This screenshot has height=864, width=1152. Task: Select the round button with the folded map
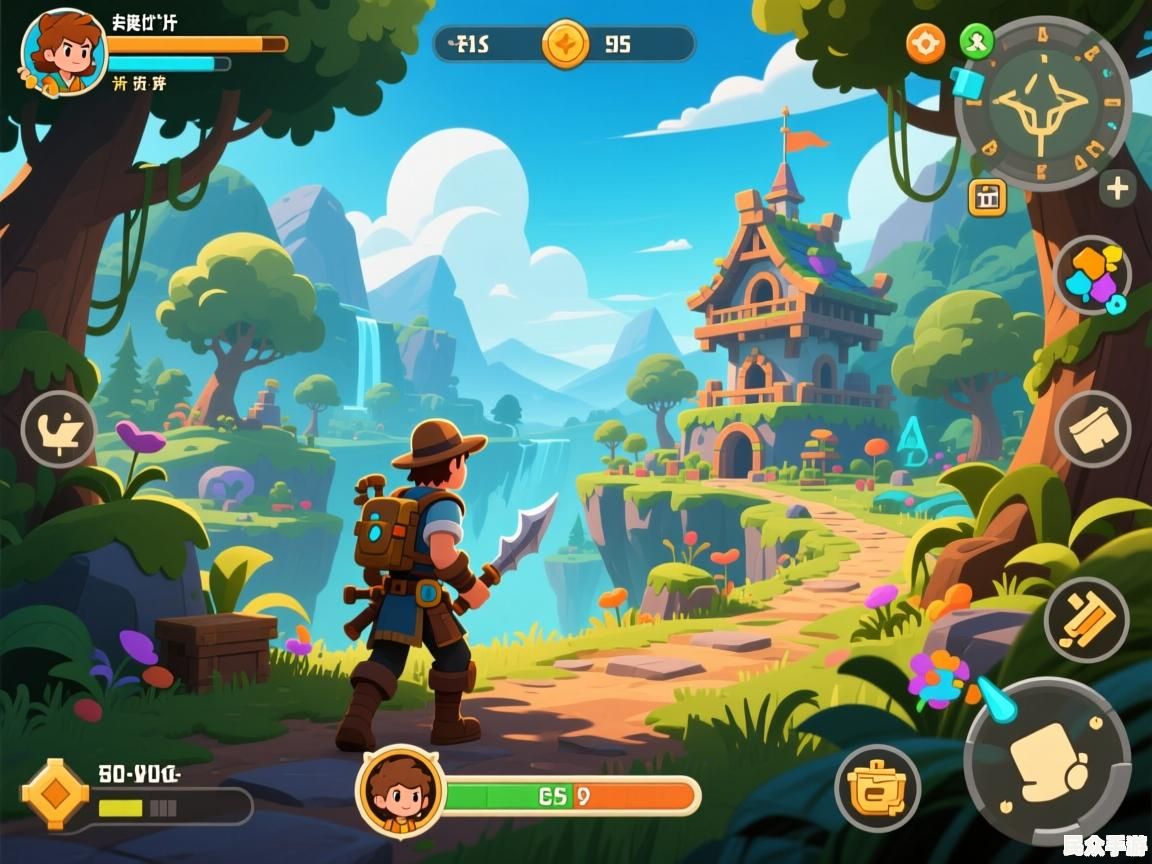coord(1093,430)
